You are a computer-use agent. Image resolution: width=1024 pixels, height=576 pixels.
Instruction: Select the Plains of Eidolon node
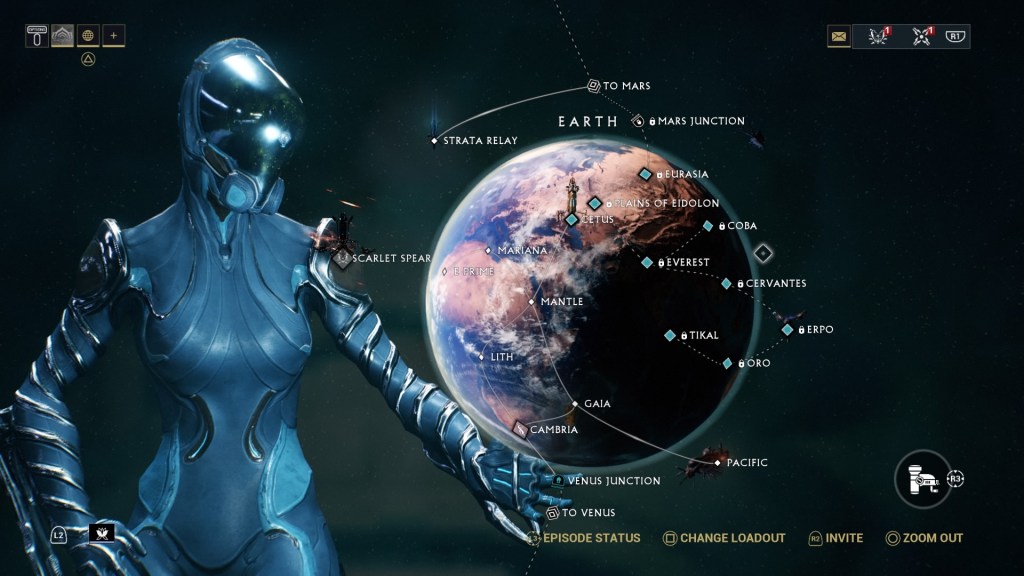(x=595, y=203)
